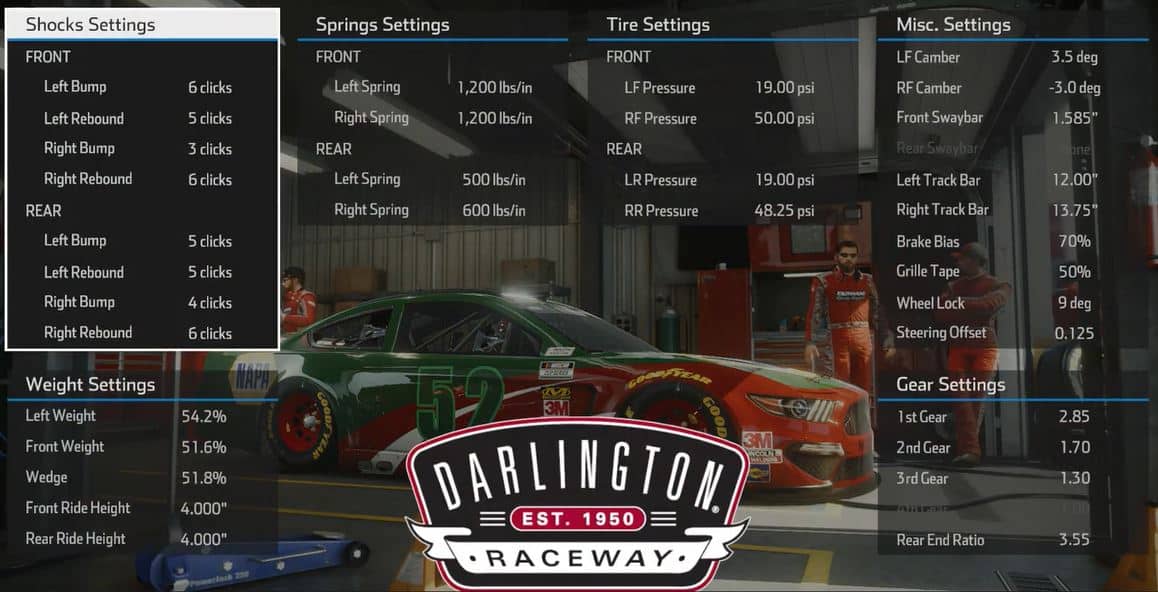This screenshot has height=592, width=1158.
Task: Pick the Front Ride Height row
Action: point(130,508)
